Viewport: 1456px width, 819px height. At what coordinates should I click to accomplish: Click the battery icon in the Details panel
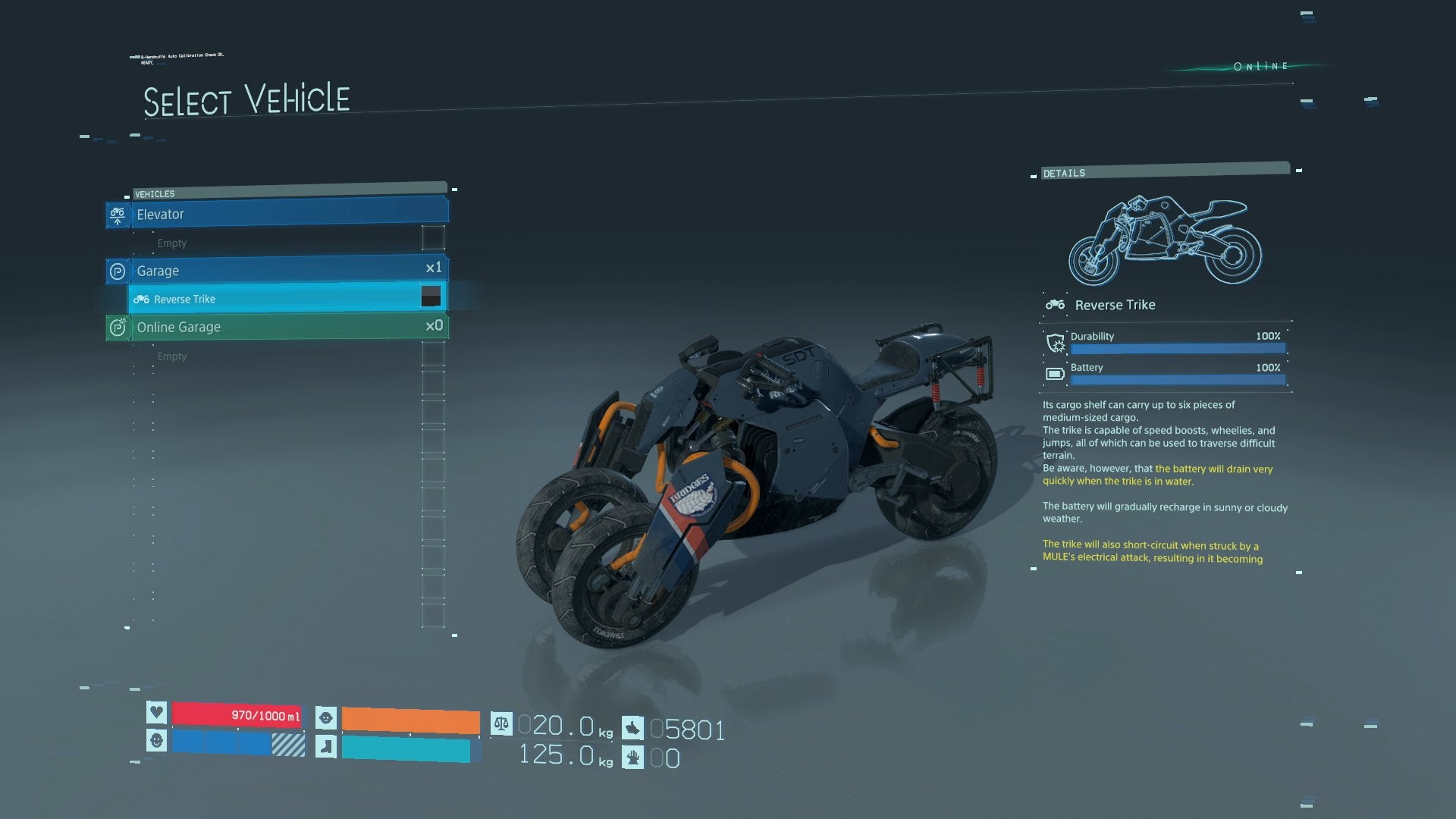click(x=1056, y=373)
